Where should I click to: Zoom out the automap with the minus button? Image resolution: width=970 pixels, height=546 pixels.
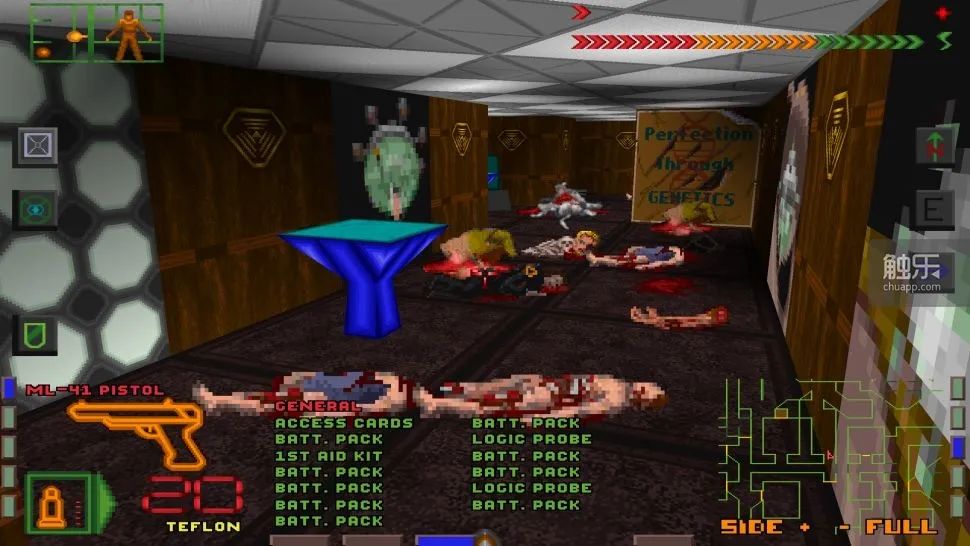[843, 526]
